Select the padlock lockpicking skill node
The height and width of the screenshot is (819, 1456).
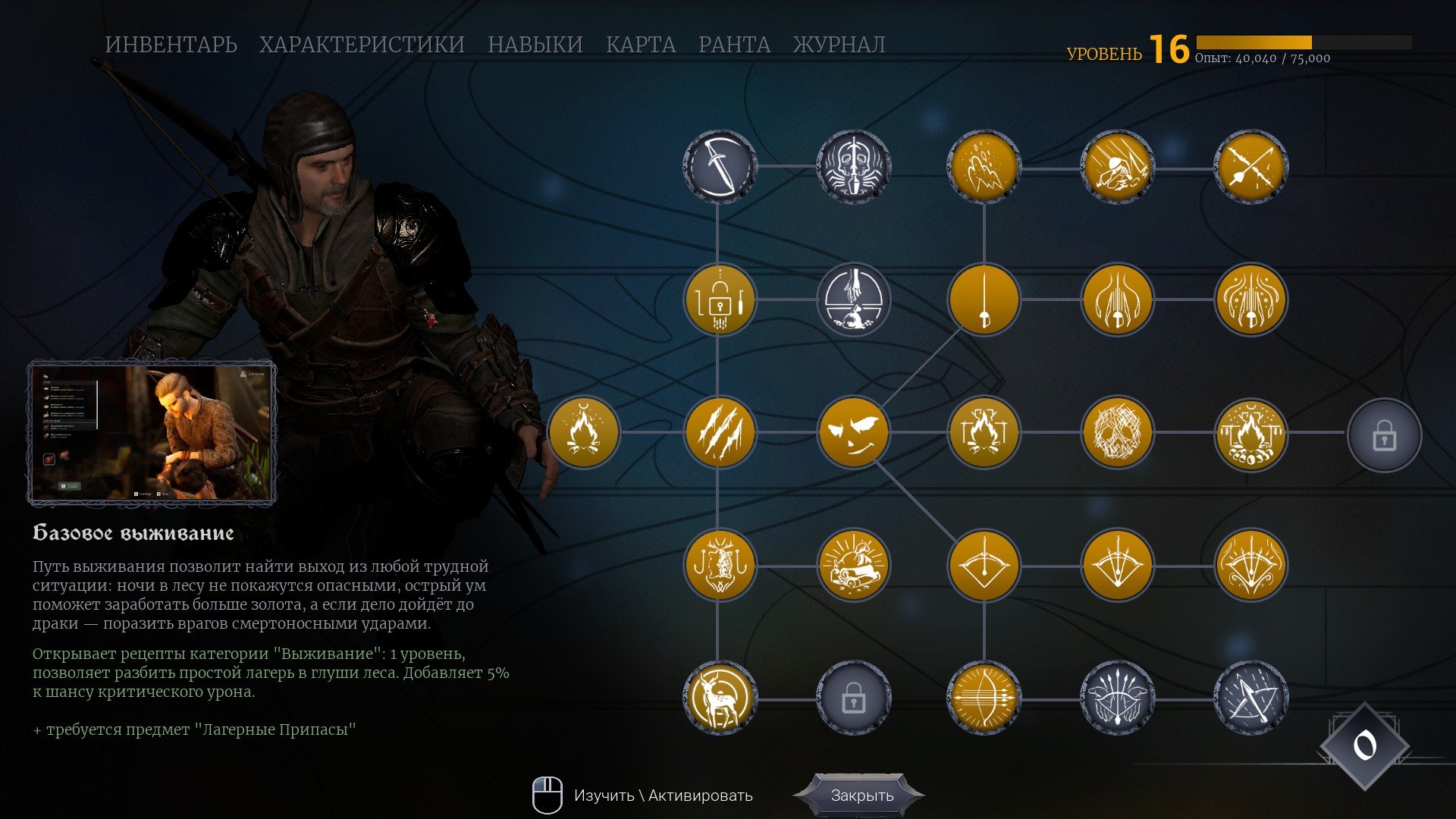719,300
